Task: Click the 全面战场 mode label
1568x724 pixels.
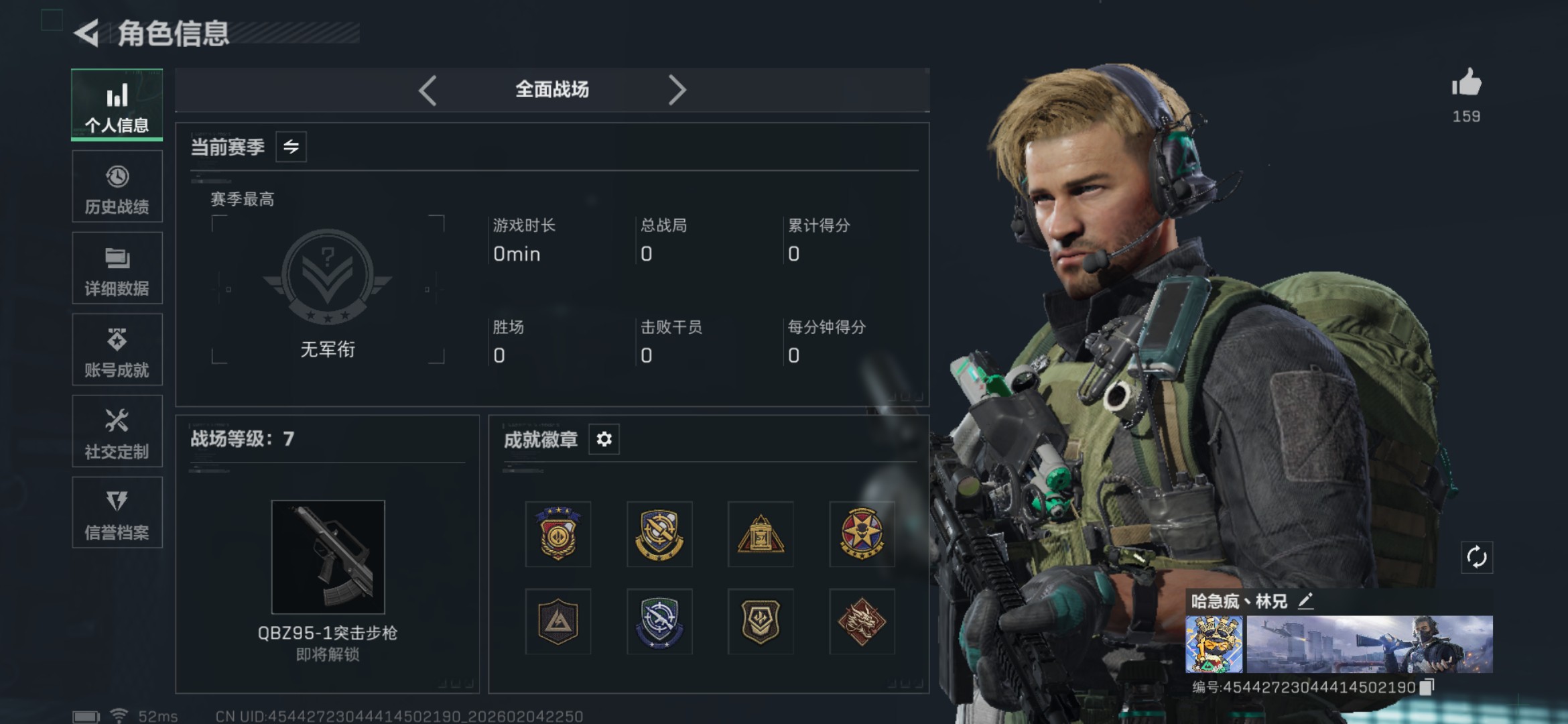Action: (x=551, y=89)
